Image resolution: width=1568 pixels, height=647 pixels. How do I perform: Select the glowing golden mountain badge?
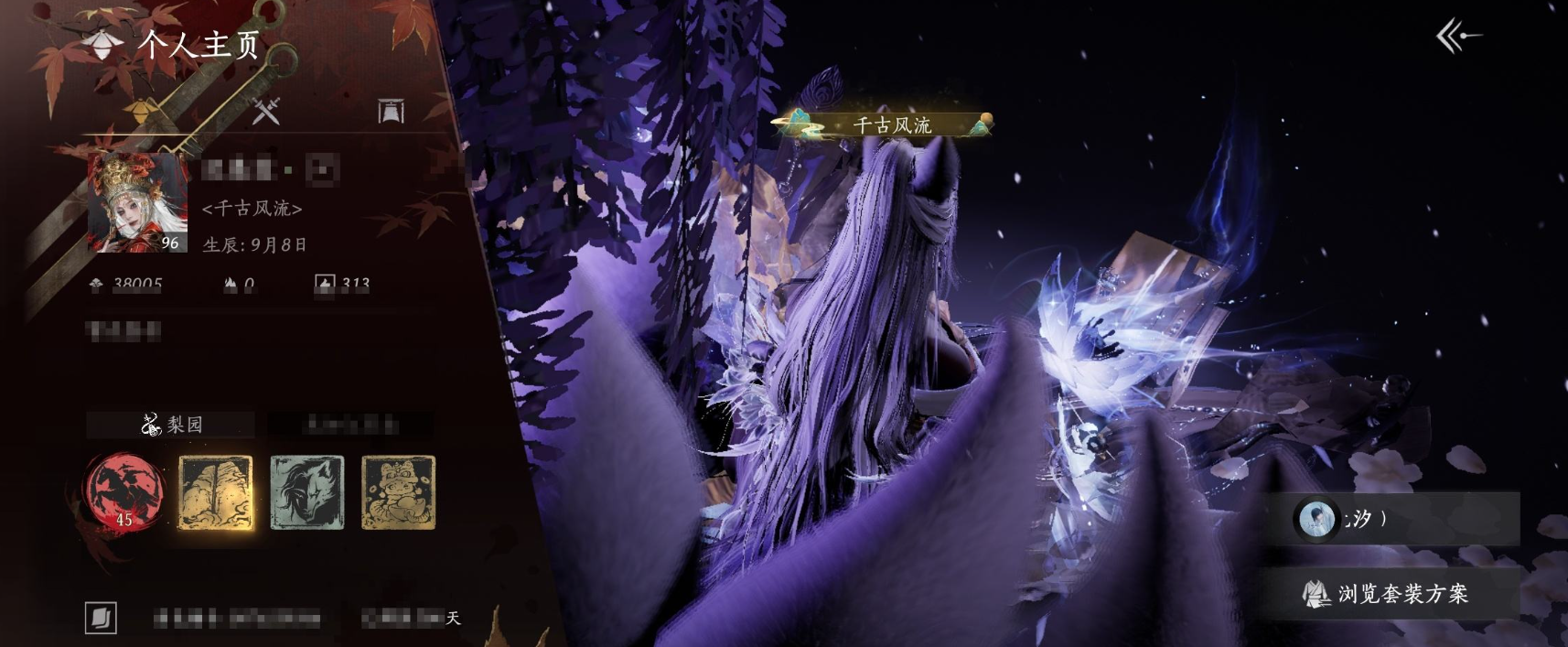[x=216, y=492]
